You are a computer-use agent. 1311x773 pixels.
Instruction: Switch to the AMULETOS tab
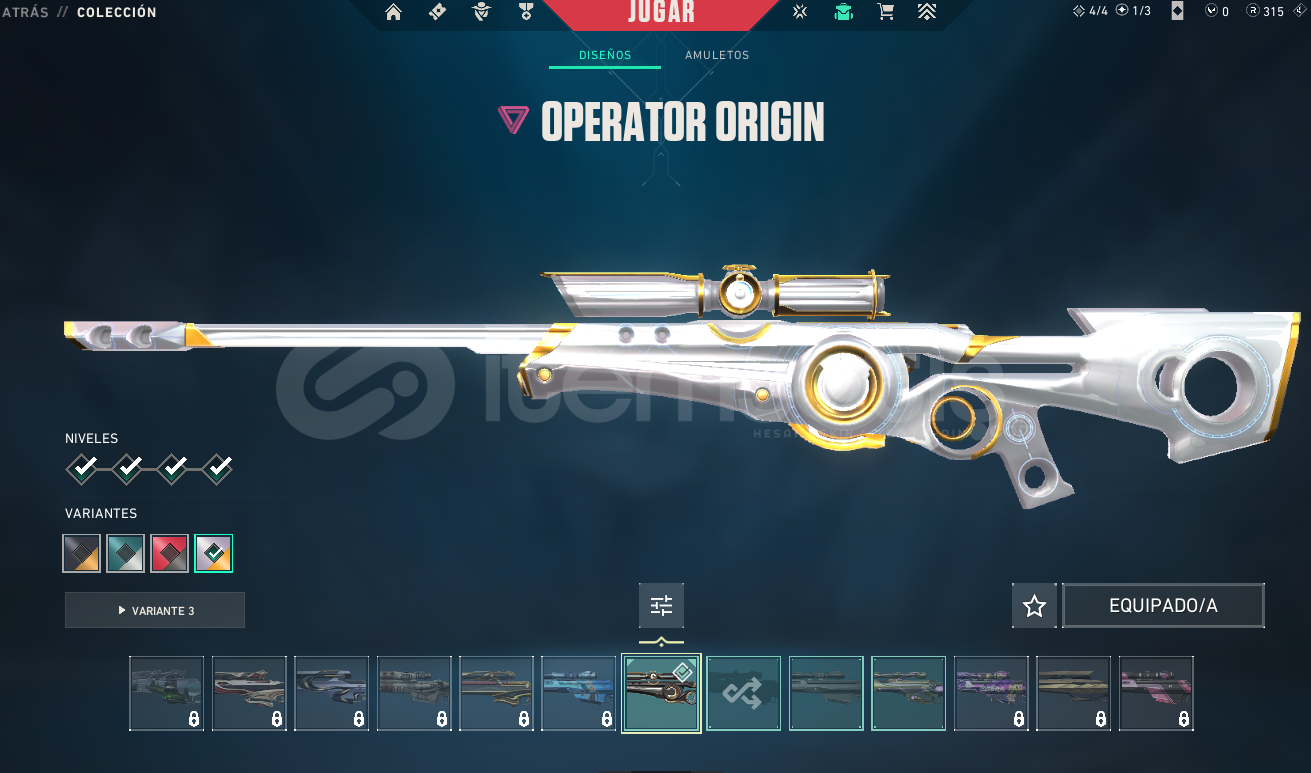717,55
